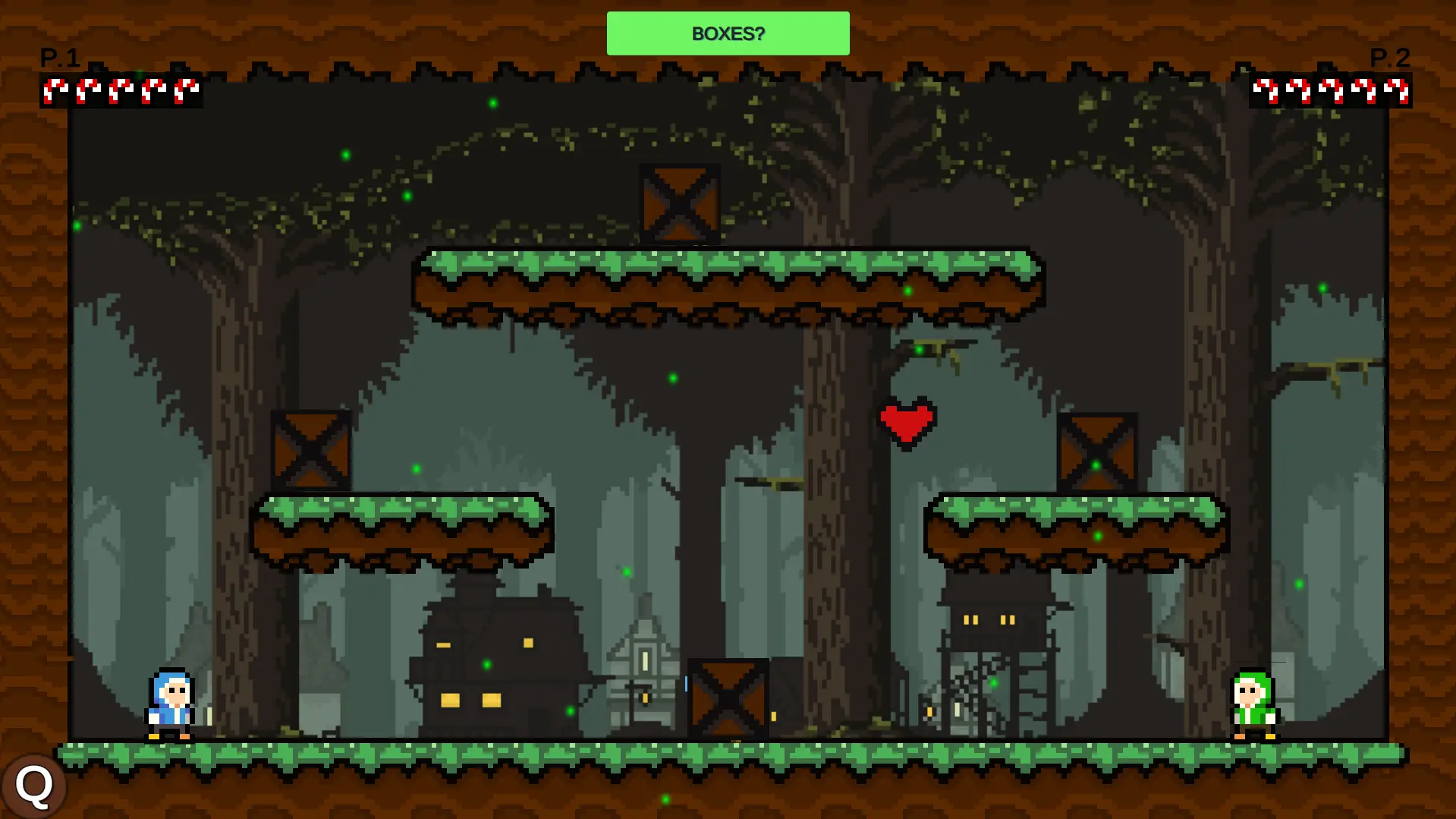The width and height of the screenshot is (1456, 819).
Task: Click the round Q button
Action: tap(34, 785)
